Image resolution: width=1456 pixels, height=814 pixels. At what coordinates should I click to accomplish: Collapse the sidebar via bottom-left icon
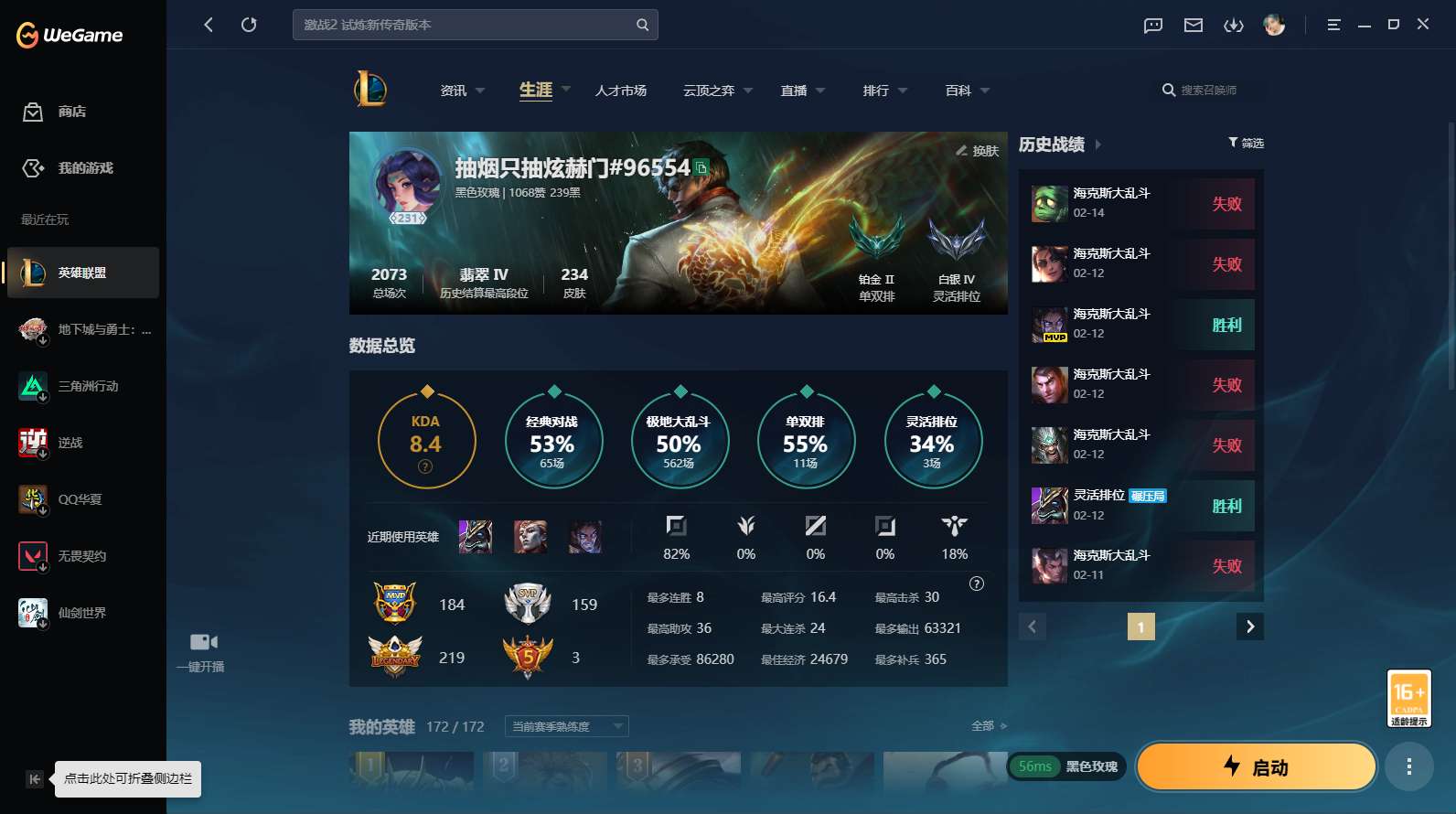click(x=33, y=779)
